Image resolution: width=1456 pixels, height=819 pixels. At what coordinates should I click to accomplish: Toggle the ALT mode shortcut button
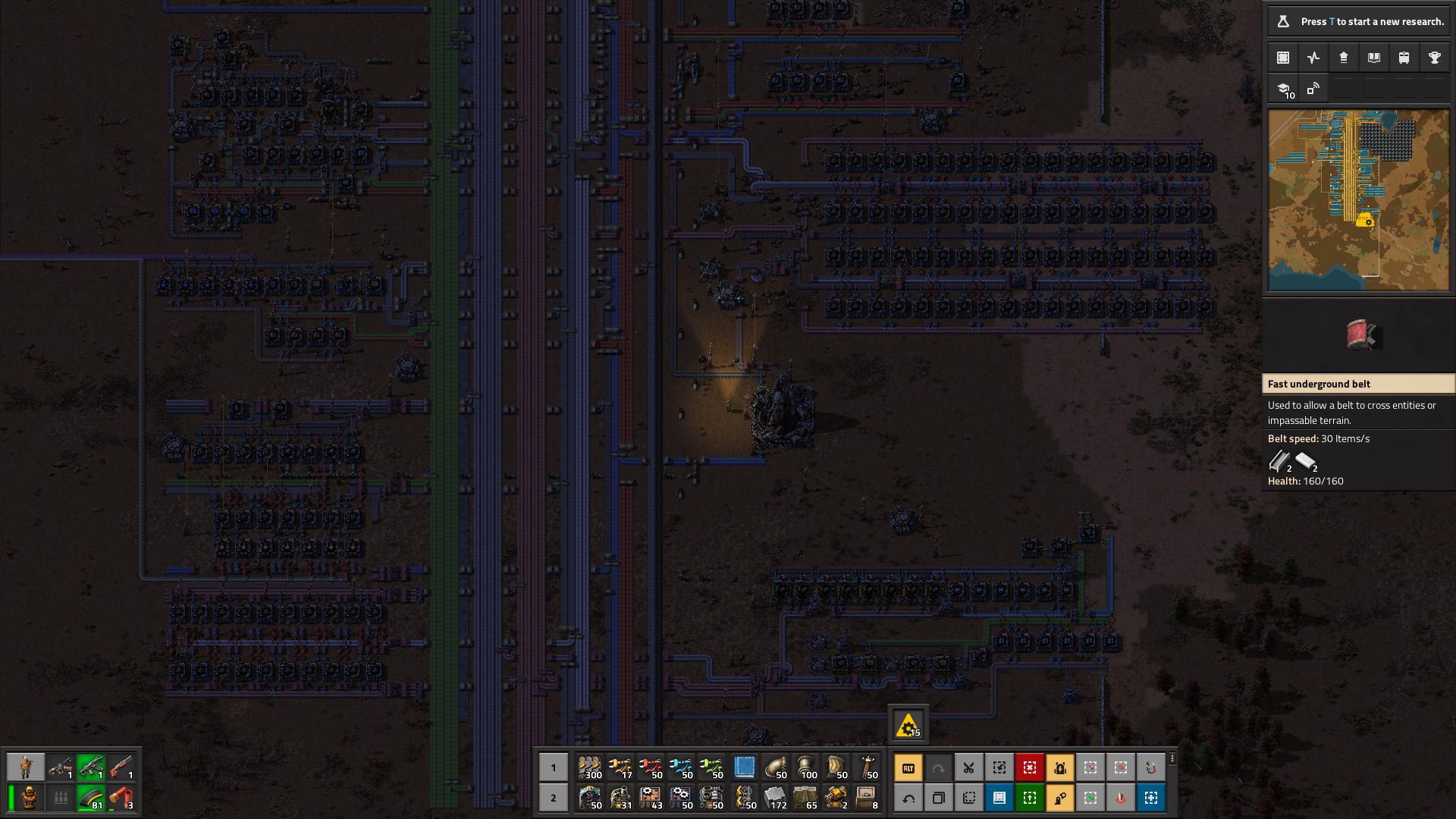pyautogui.click(x=908, y=767)
